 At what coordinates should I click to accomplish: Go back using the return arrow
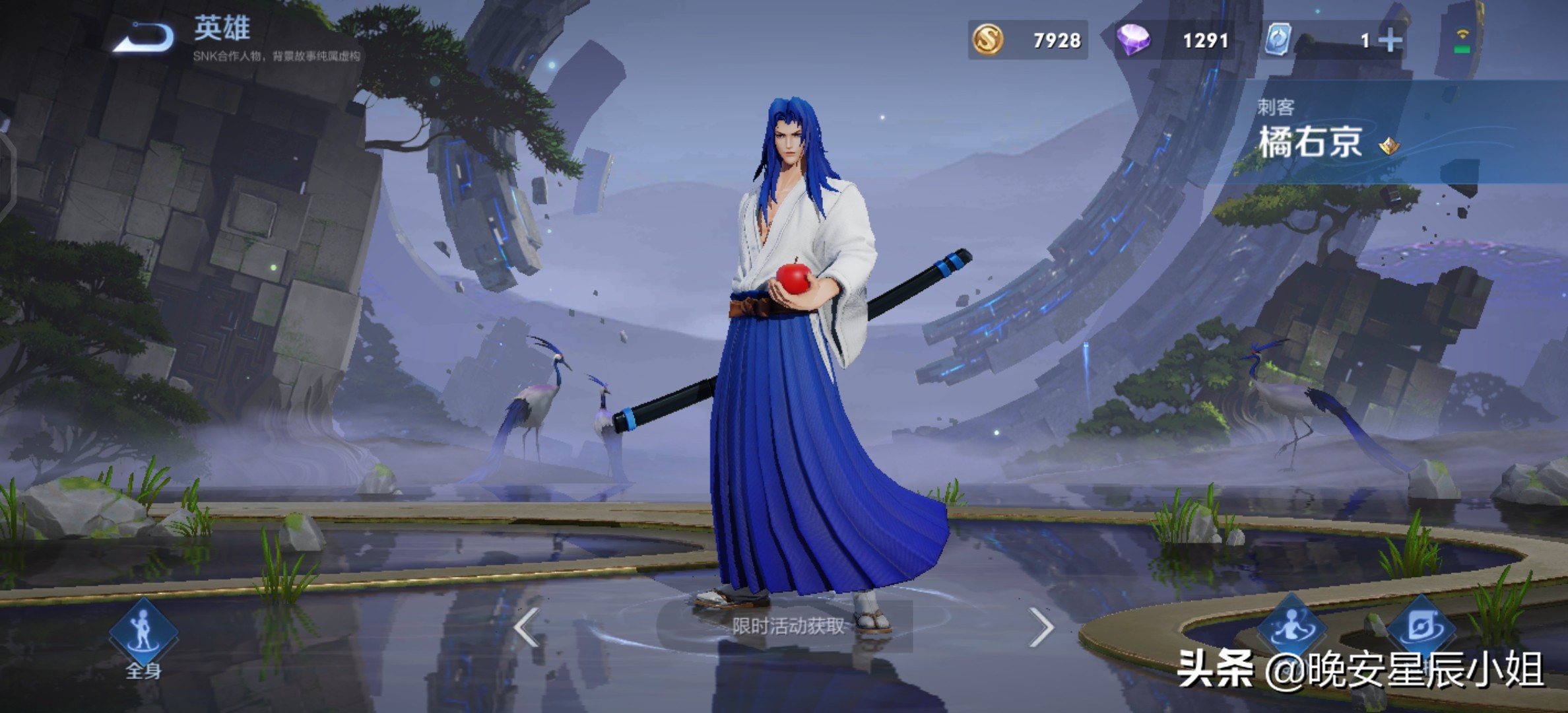click(x=144, y=37)
